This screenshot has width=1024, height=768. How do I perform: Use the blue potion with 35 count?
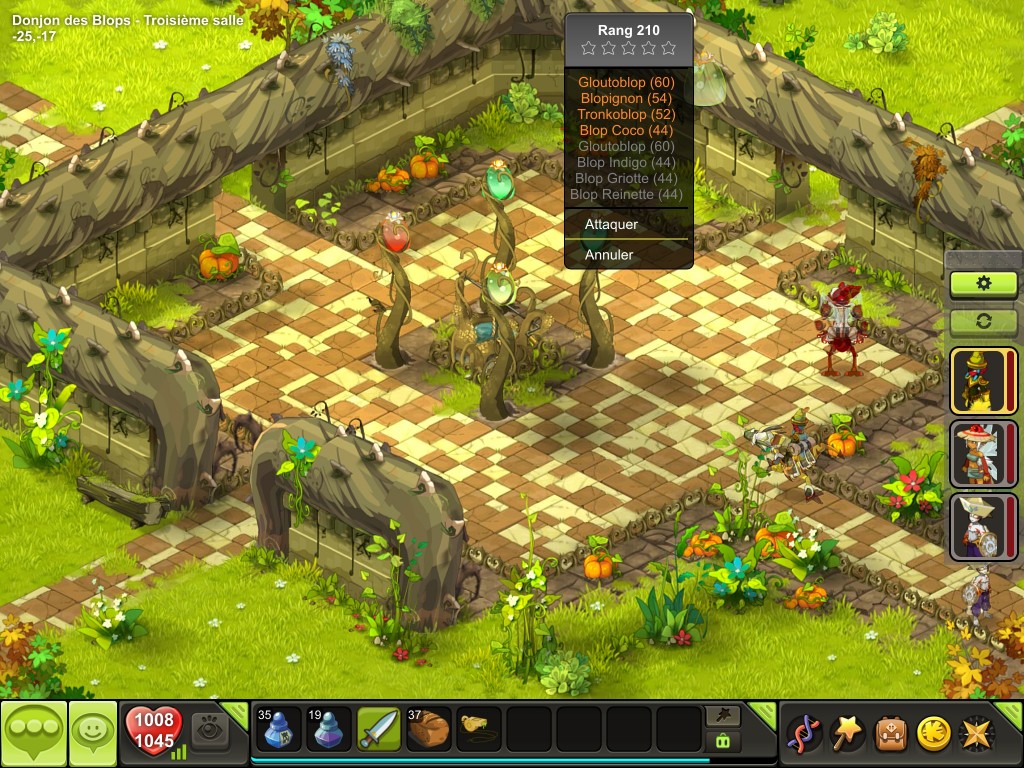[x=279, y=729]
